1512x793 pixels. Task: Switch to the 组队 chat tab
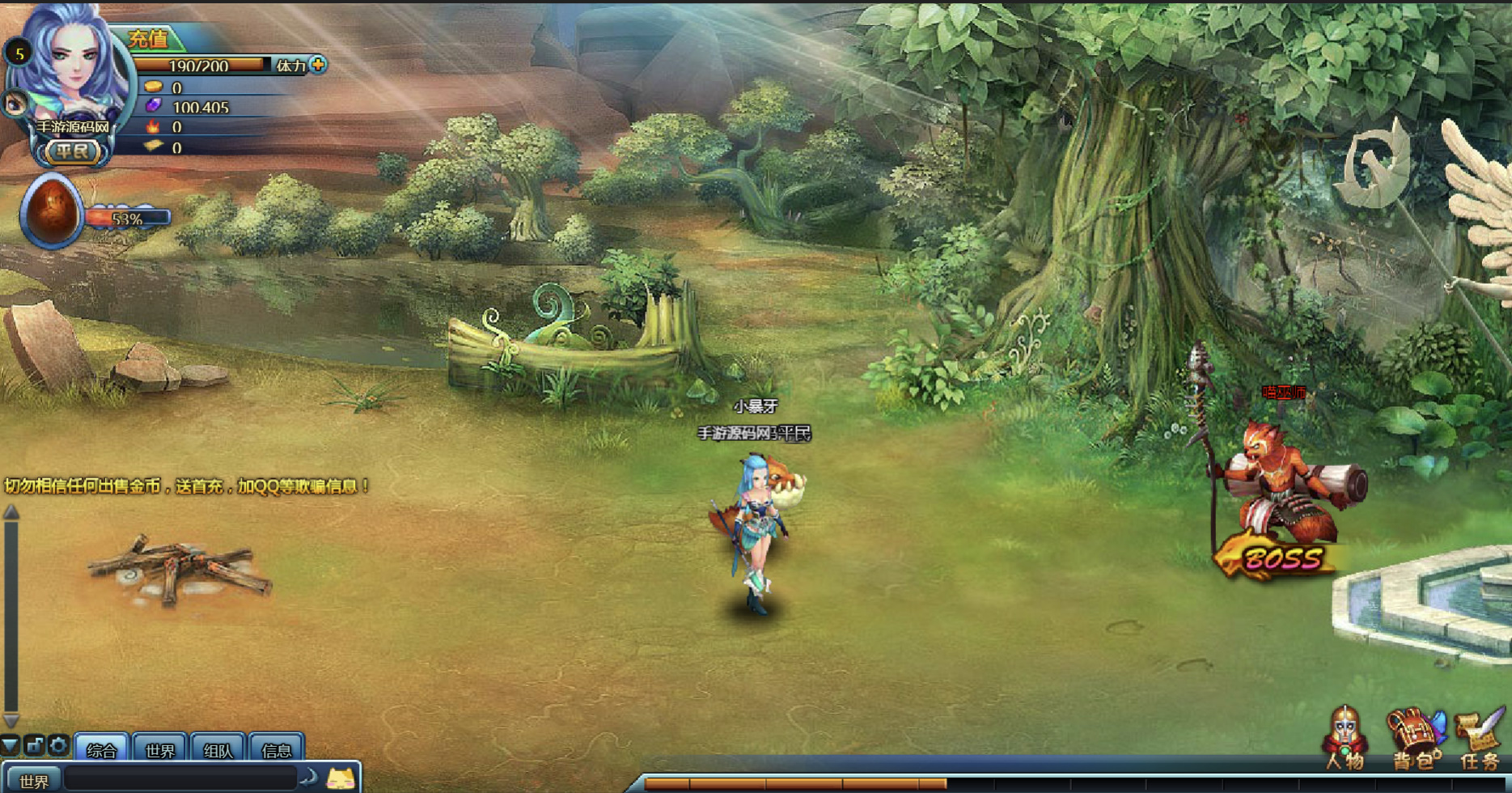(x=218, y=750)
